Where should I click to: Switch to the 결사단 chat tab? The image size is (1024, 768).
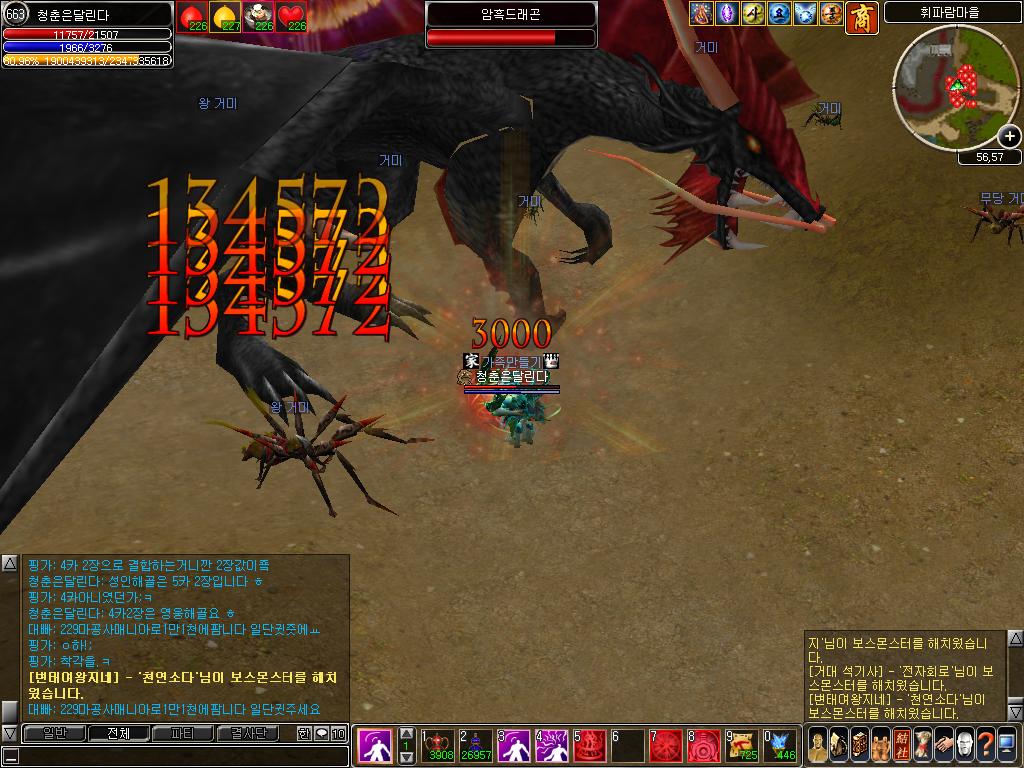point(249,733)
